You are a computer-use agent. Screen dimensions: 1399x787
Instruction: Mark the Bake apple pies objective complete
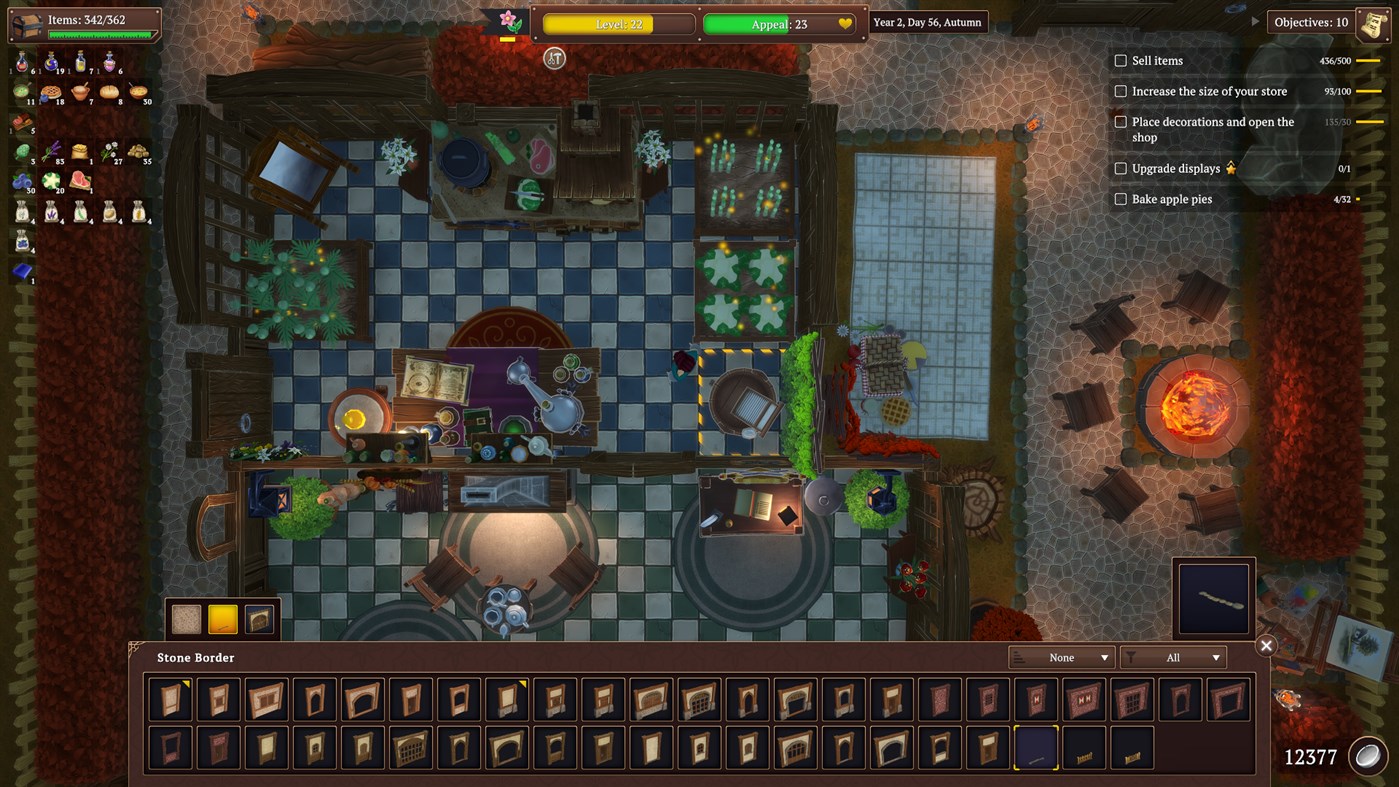(1120, 198)
